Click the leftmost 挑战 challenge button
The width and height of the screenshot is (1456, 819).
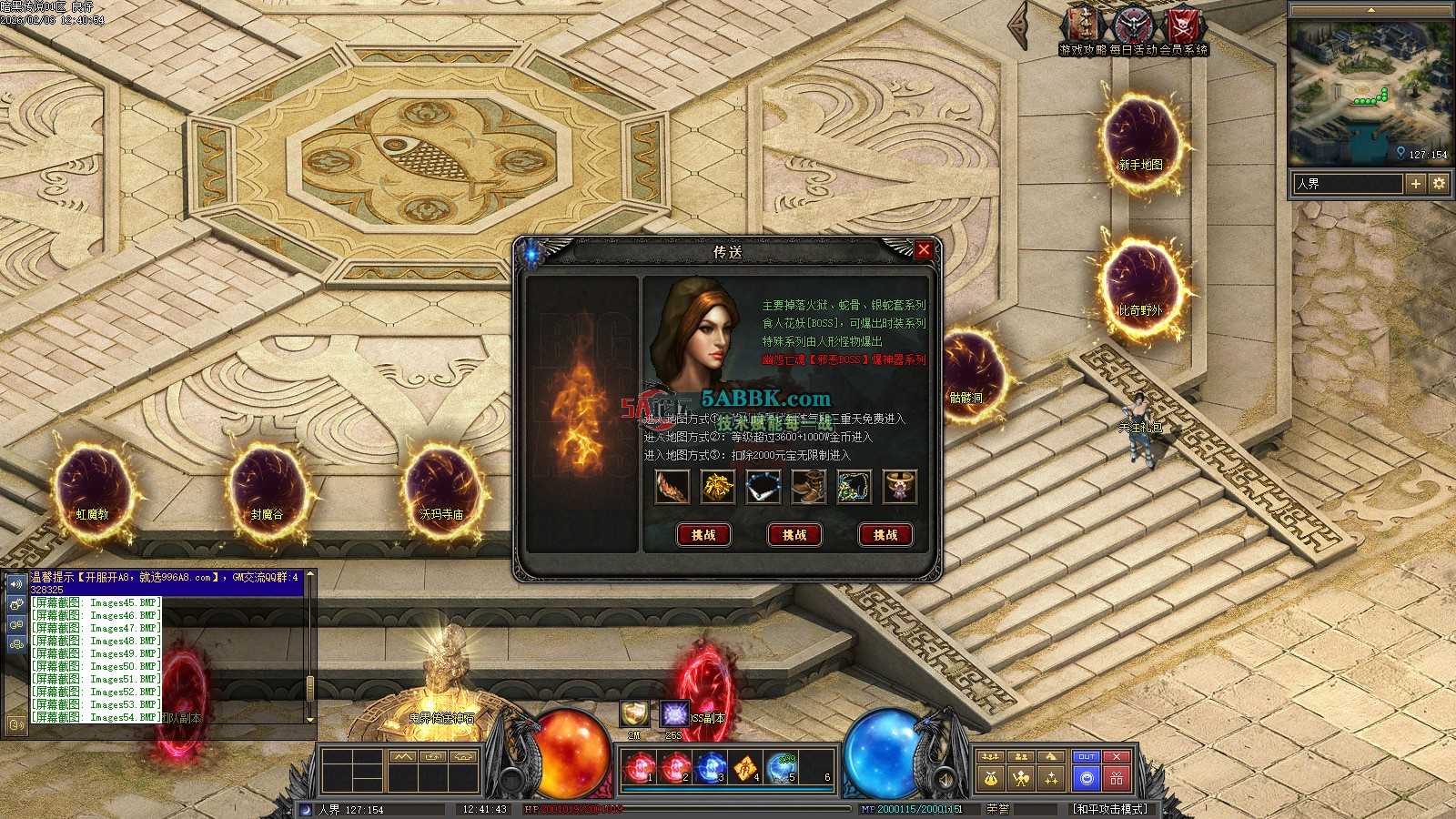(703, 535)
